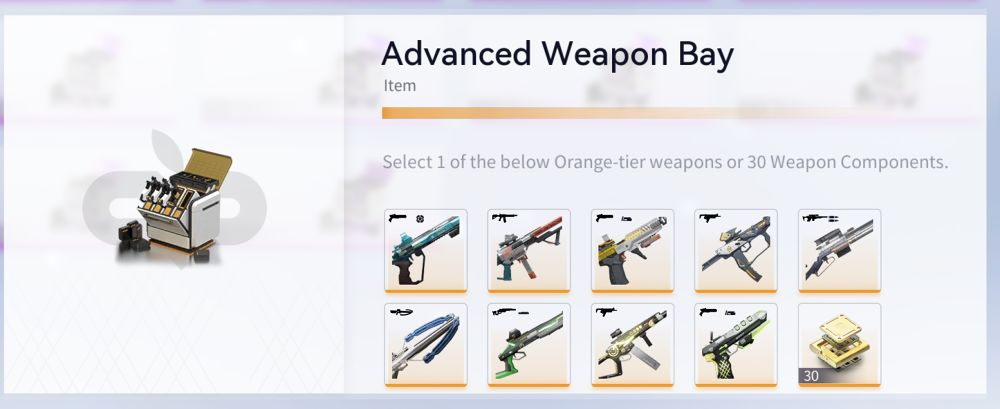Choose the 30 Weapon Components option
Image resolution: width=1000 pixels, height=409 pixels.
(839, 345)
